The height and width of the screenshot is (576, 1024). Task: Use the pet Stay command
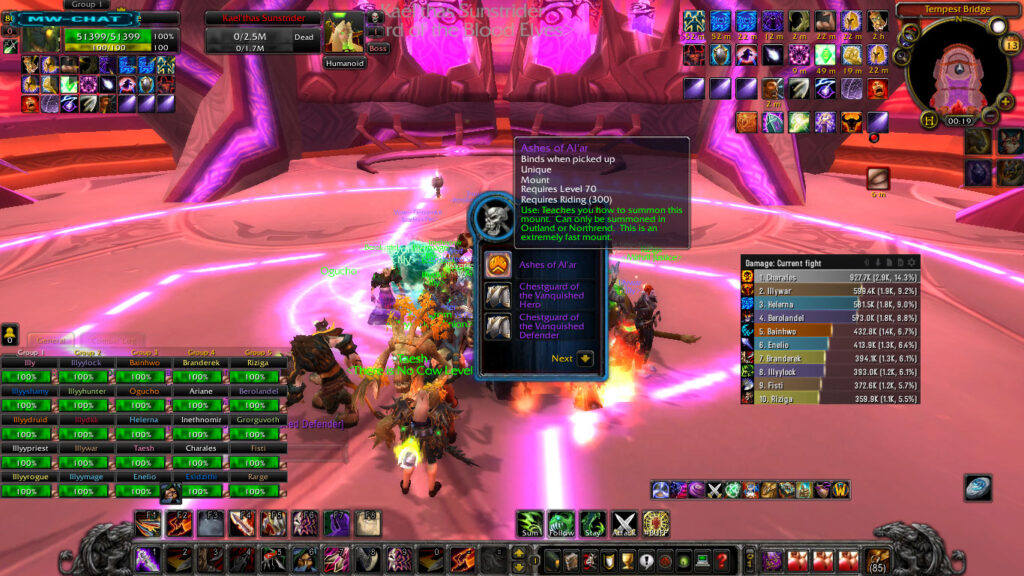click(593, 522)
